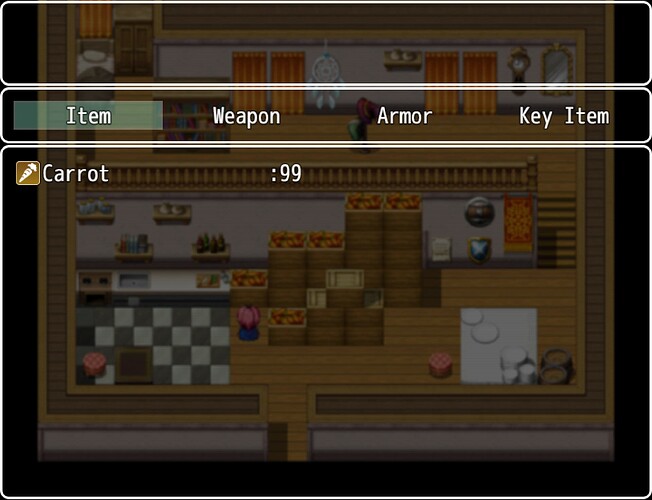The height and width of the screenshot is (500, 652).
Task: Show the Key Item list
Action: pos(563,116)
